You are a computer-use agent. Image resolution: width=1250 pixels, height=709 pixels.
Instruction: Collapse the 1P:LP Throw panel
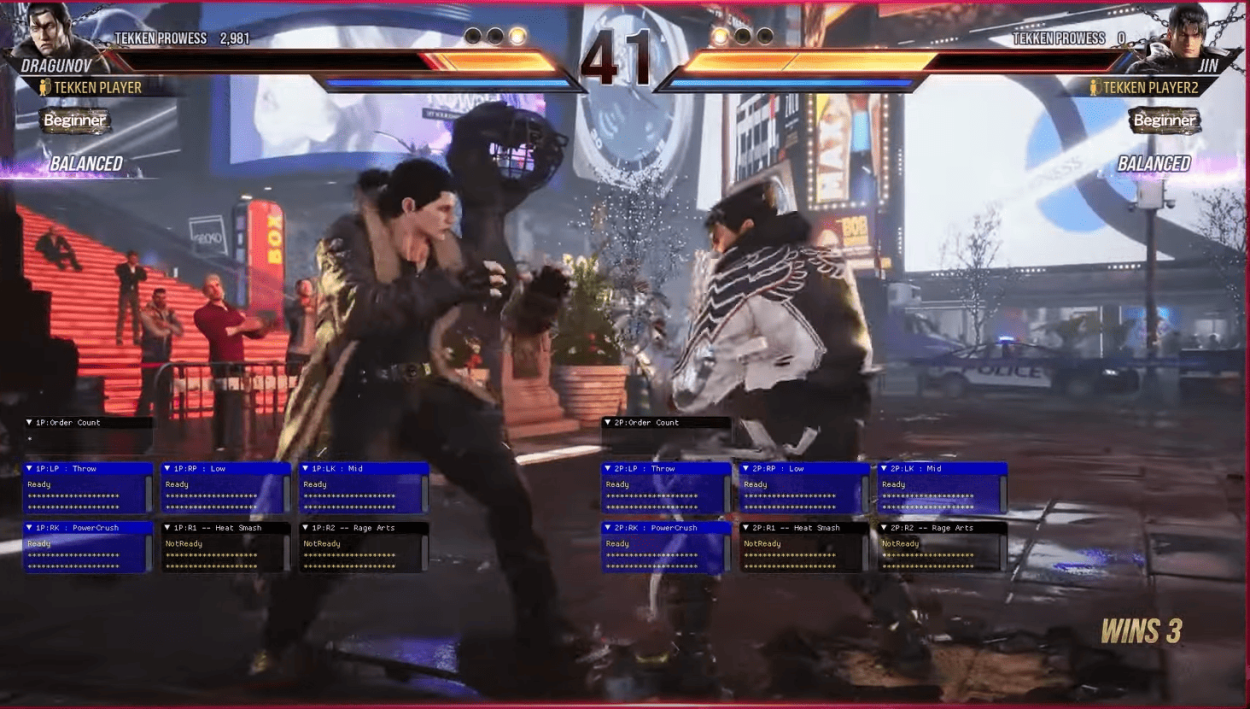click(x=30, y=469)
